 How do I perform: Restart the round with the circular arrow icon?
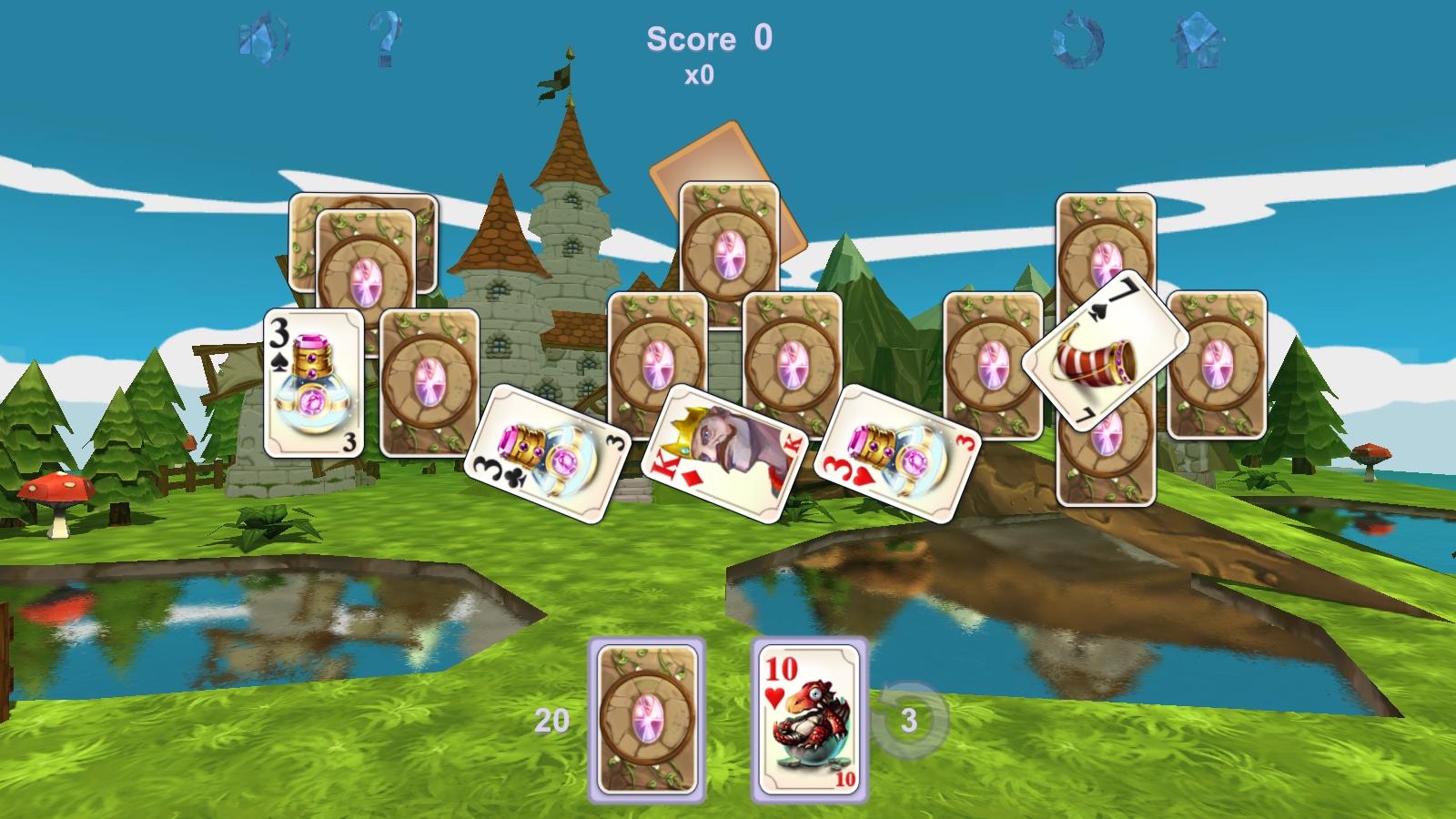(1077, 38)
